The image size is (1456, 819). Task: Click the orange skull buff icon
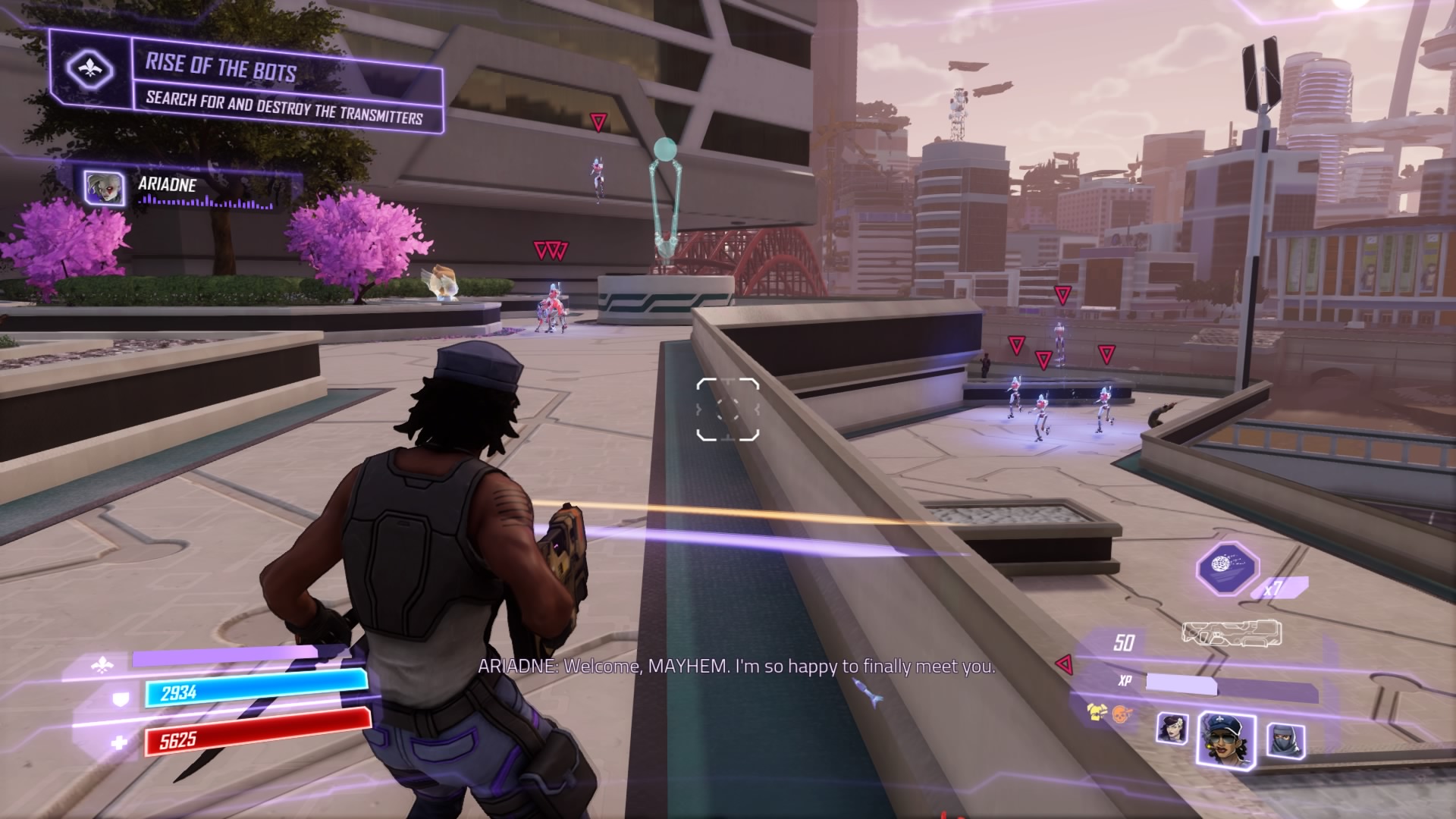coord(1121,713)
